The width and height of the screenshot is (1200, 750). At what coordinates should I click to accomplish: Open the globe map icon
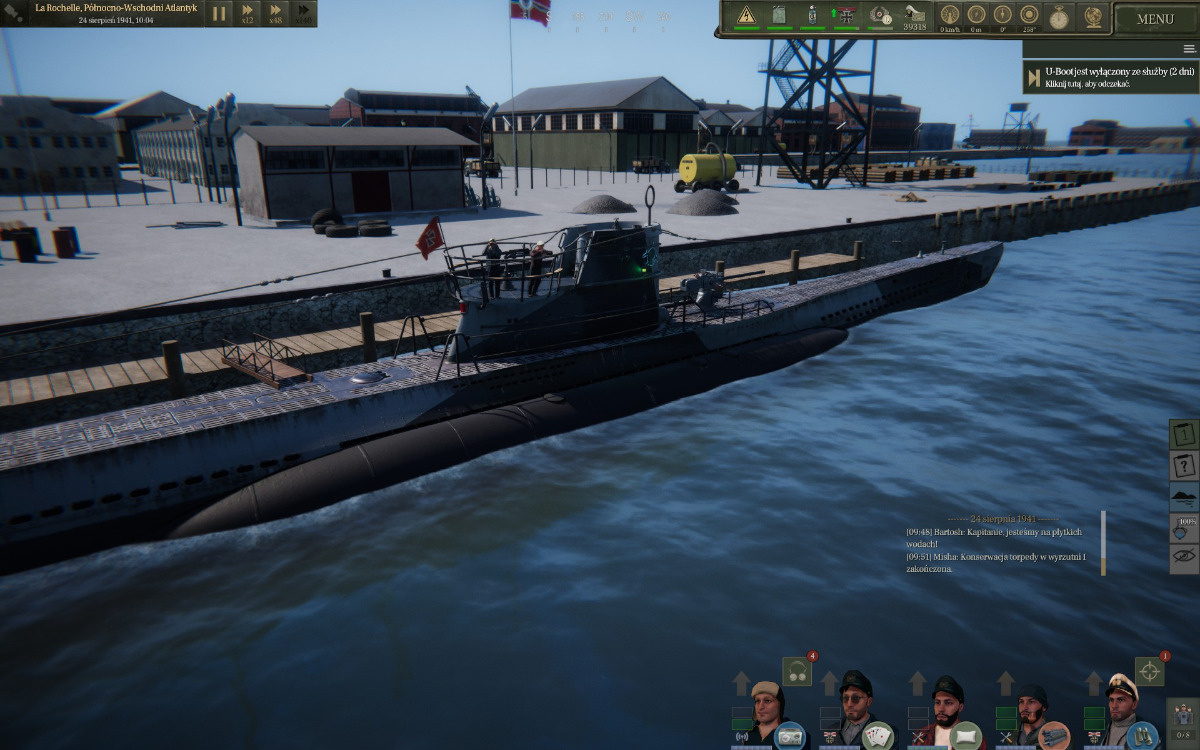pyautogui.click(x=1091, y=16)
